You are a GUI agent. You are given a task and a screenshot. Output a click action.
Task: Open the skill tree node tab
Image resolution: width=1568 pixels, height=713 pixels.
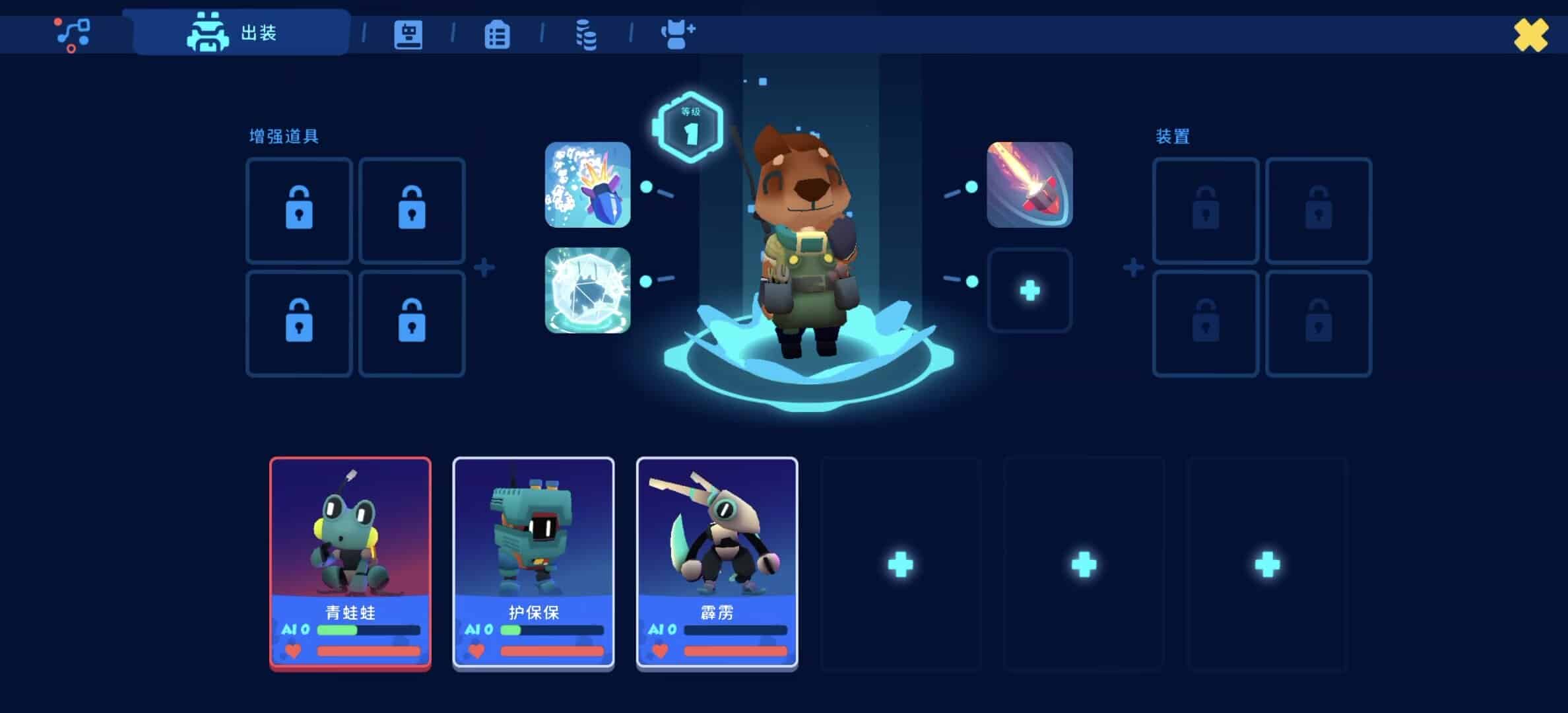(x=72, y=34)
